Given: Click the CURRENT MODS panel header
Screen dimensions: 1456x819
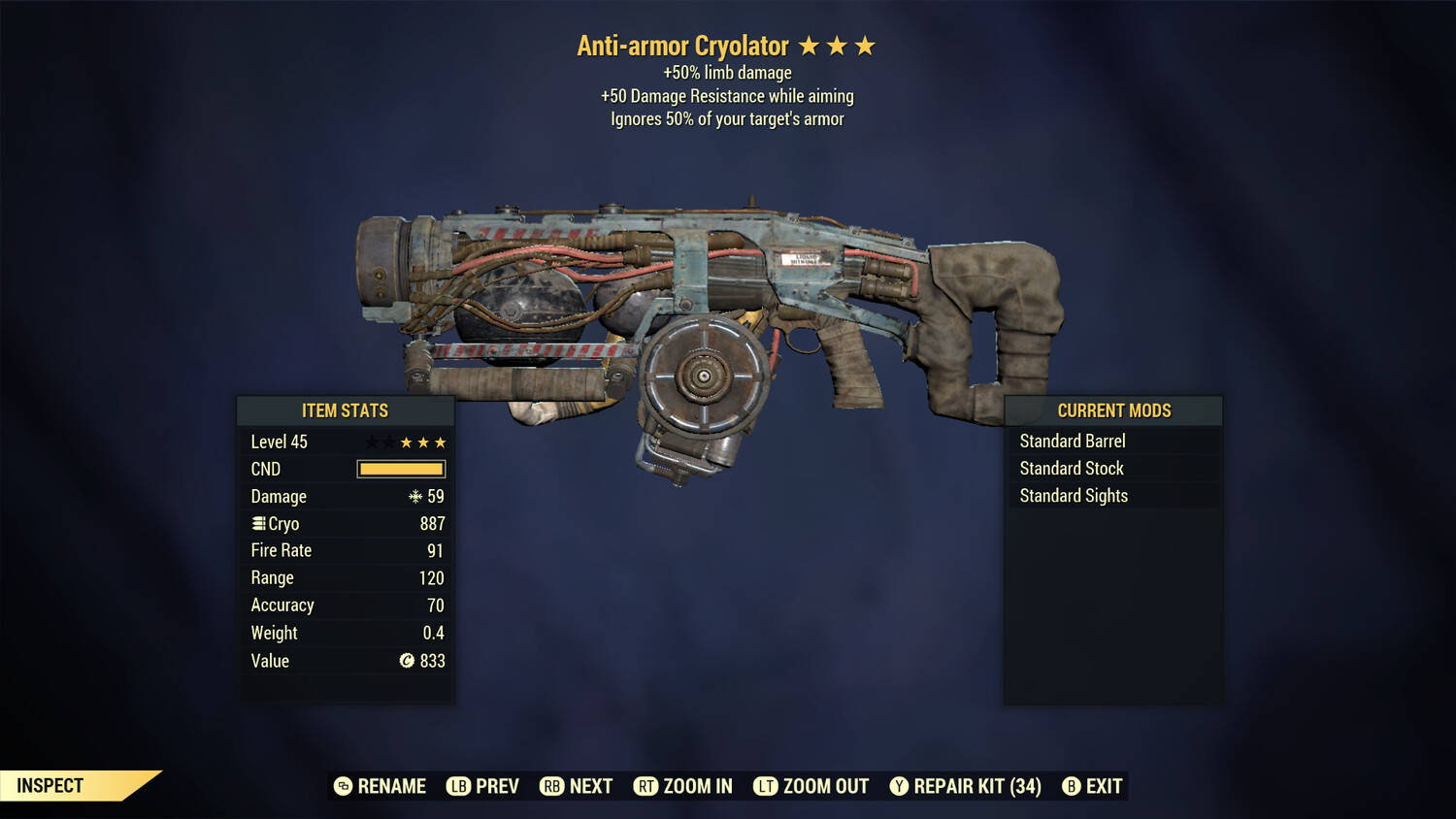Looking at the screenshot, I should point(1113,410).
